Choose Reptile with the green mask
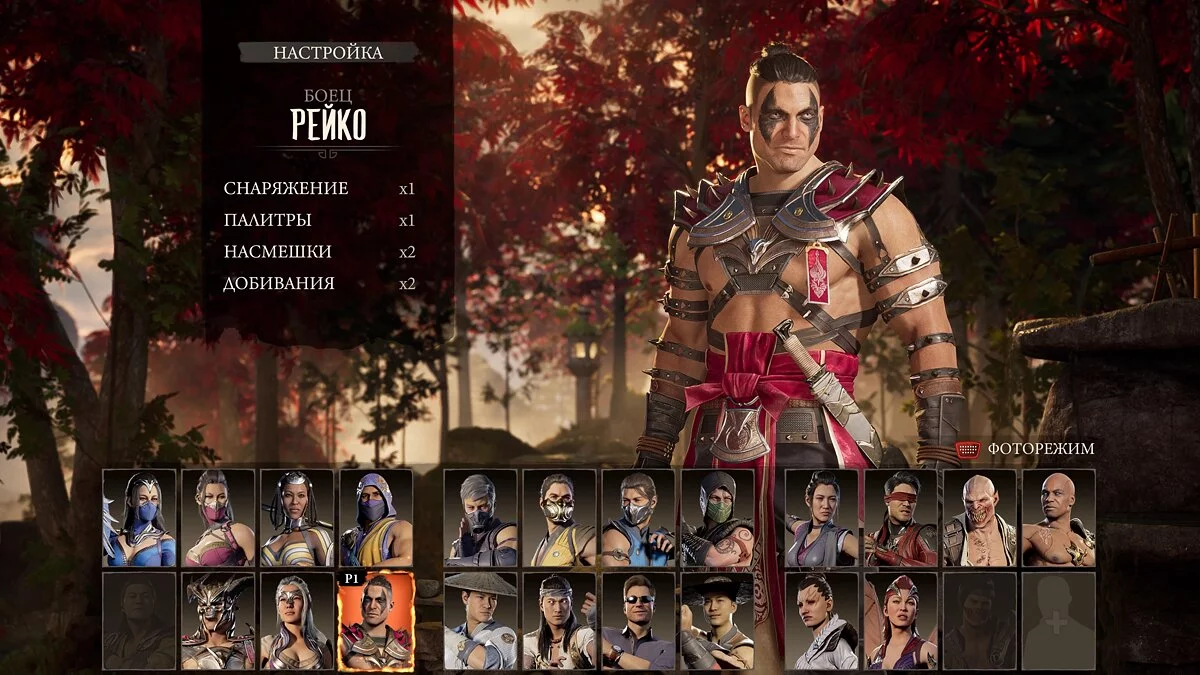Image resolution: width=1200 pixels, height=675 pixels. tap(717, 518)
